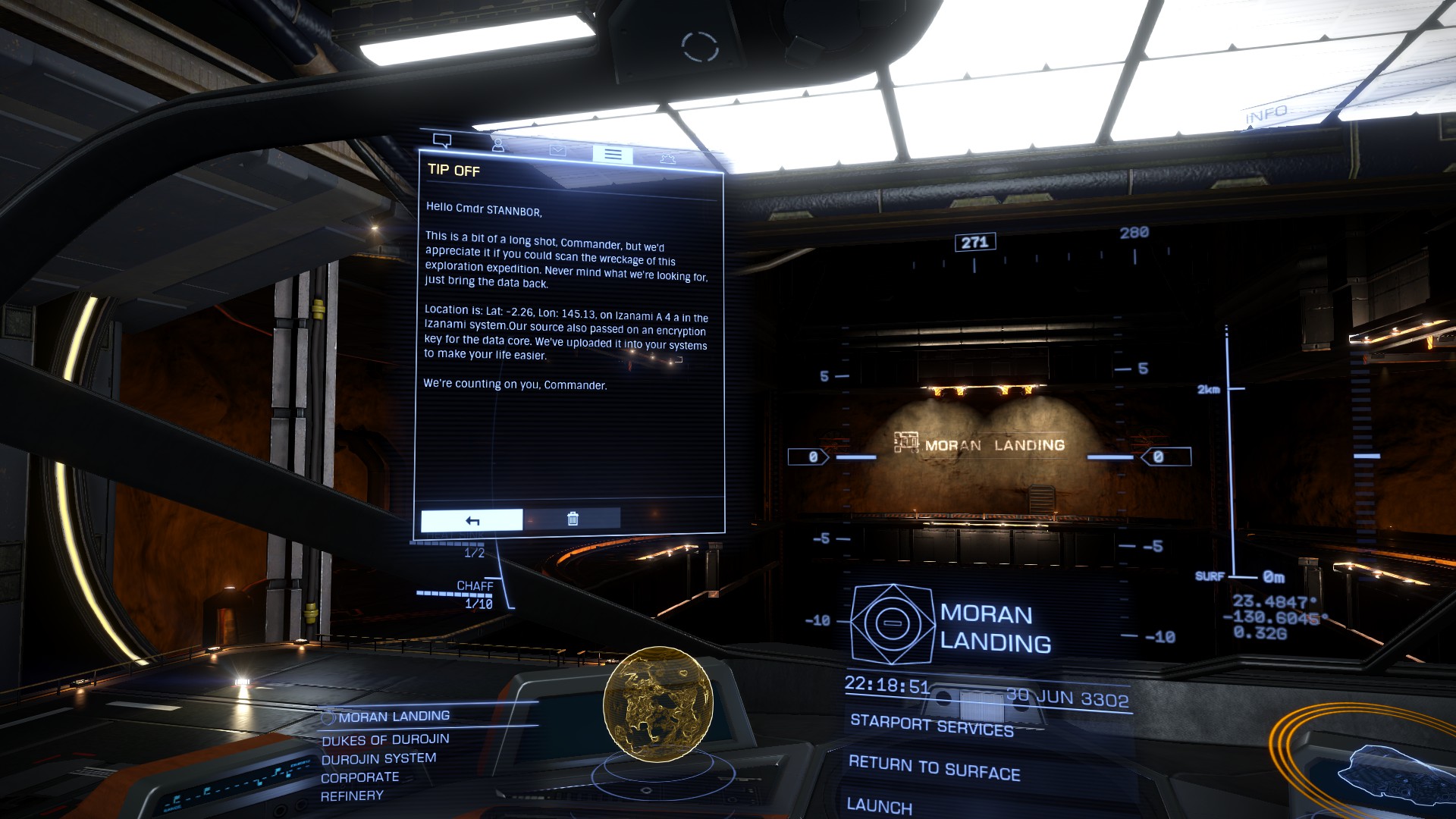
Task: Open the contacts person tab
Action: pos(497,144)
